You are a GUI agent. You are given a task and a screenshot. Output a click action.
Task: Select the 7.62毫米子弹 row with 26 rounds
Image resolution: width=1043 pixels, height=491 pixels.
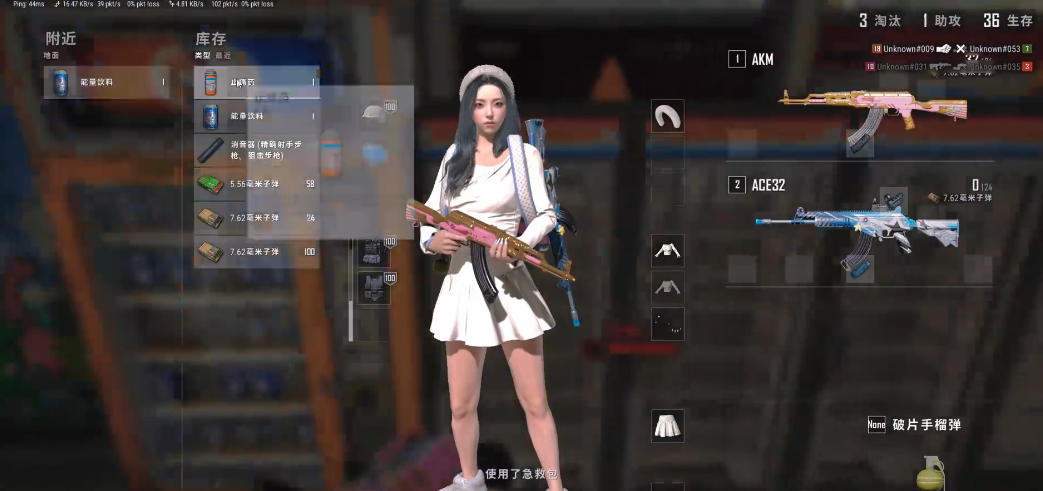click(256, 217)
